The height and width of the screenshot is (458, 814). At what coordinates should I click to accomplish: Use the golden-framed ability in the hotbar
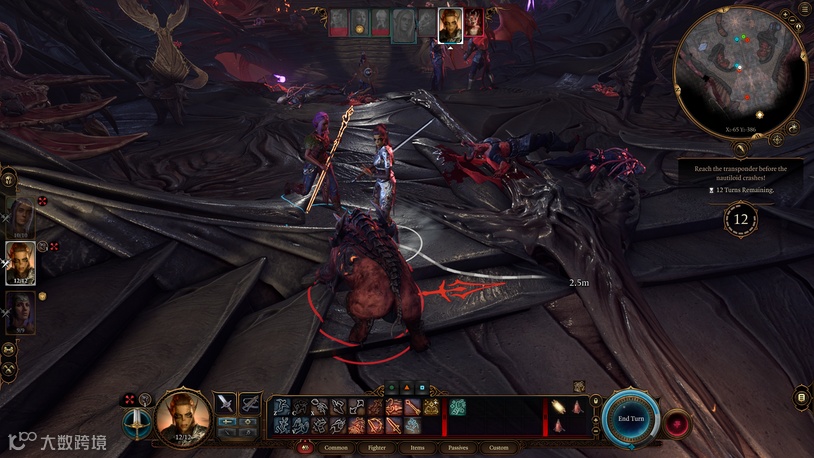431,407
